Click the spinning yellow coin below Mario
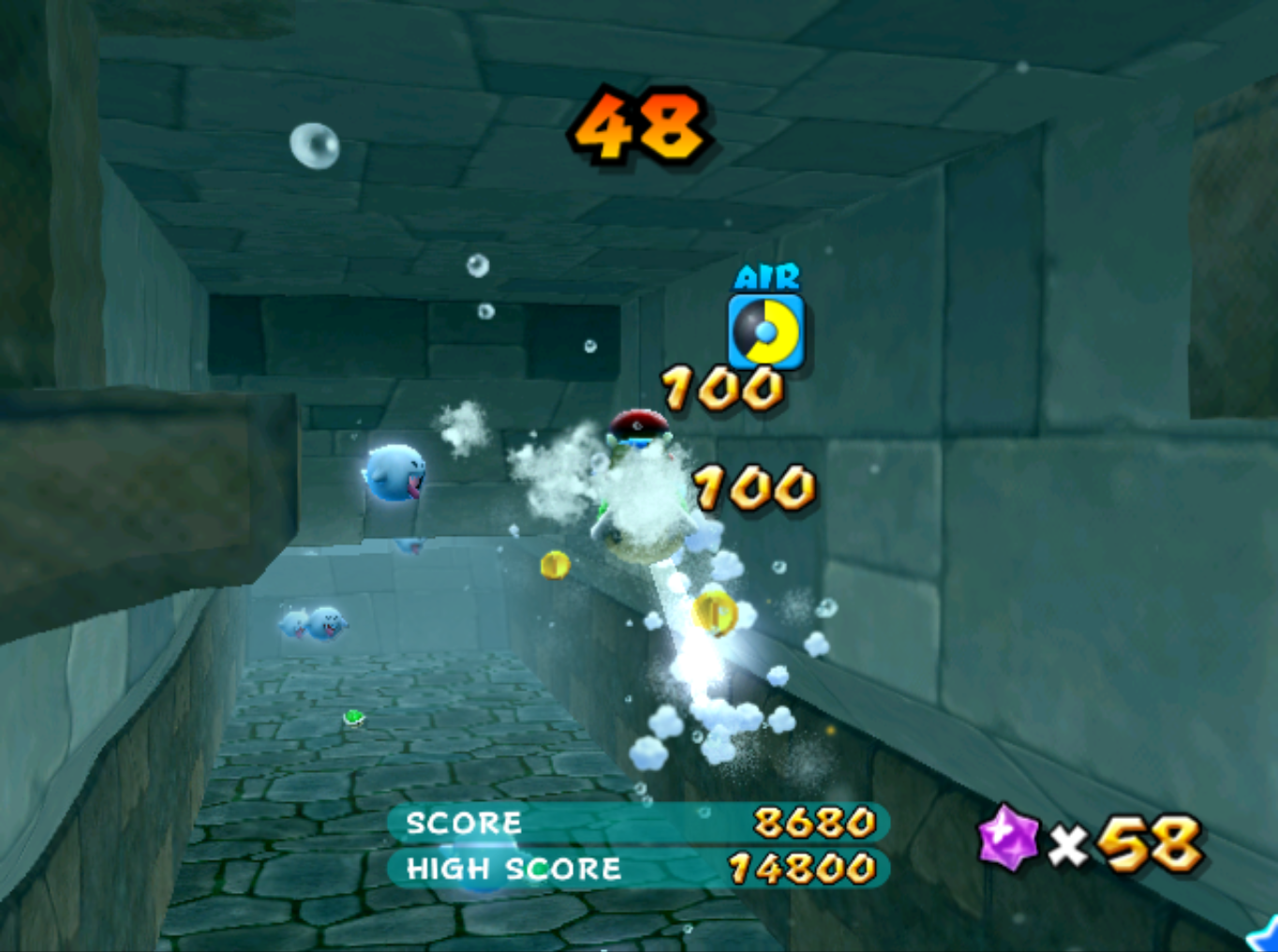Screen dimensions: 1278x952 tap(715, 614)
